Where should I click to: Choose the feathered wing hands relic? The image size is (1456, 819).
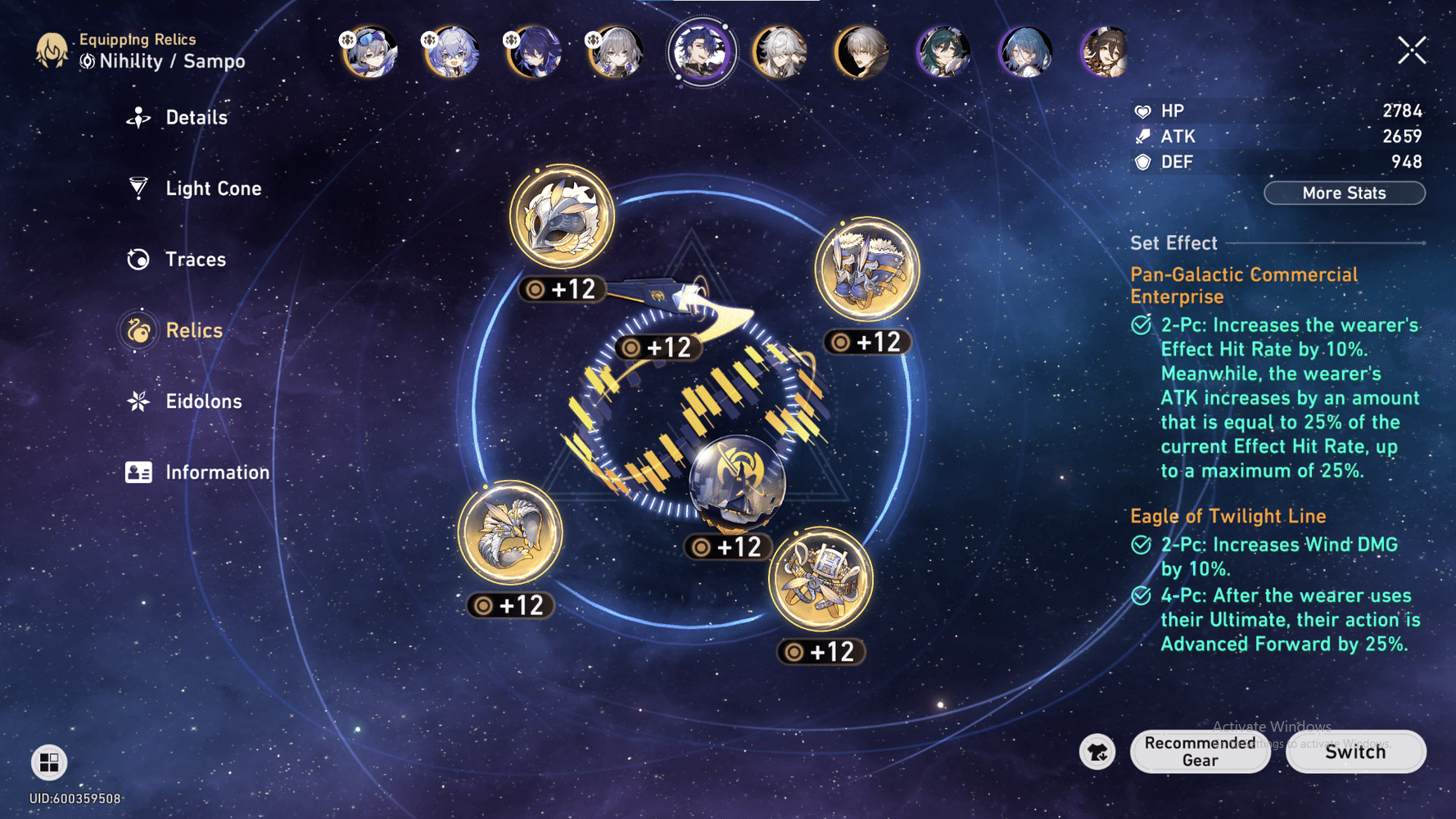click(x=510, y=533)
